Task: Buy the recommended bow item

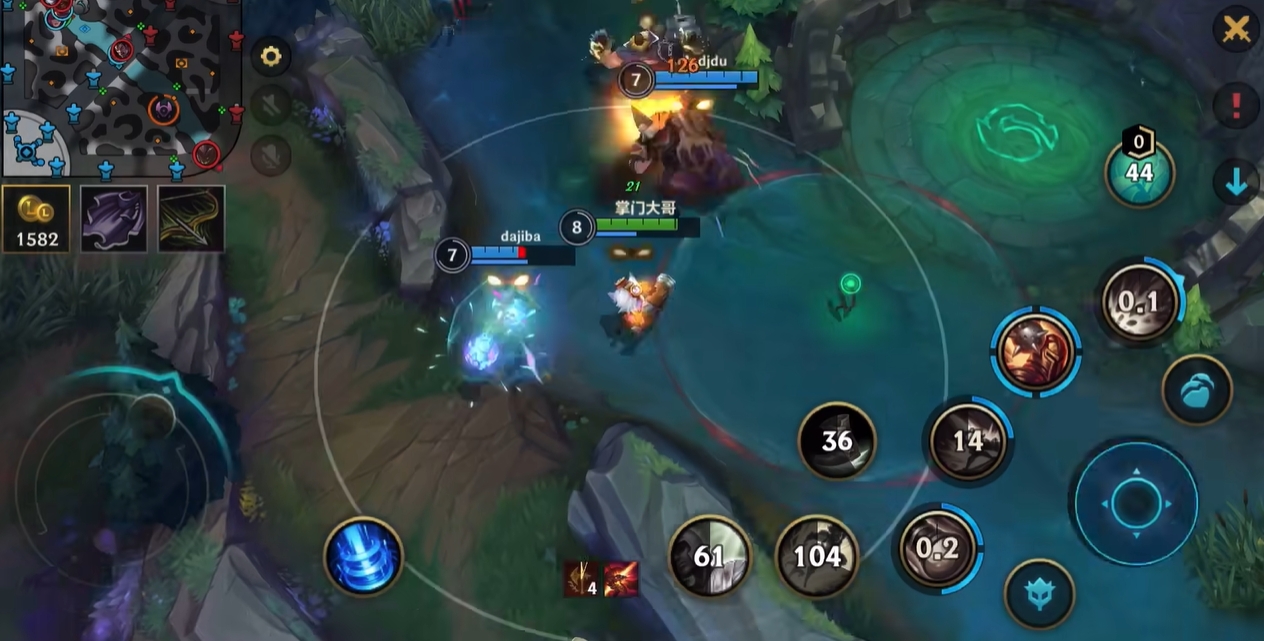Action: pyautogui.click(x=190, y=218)
